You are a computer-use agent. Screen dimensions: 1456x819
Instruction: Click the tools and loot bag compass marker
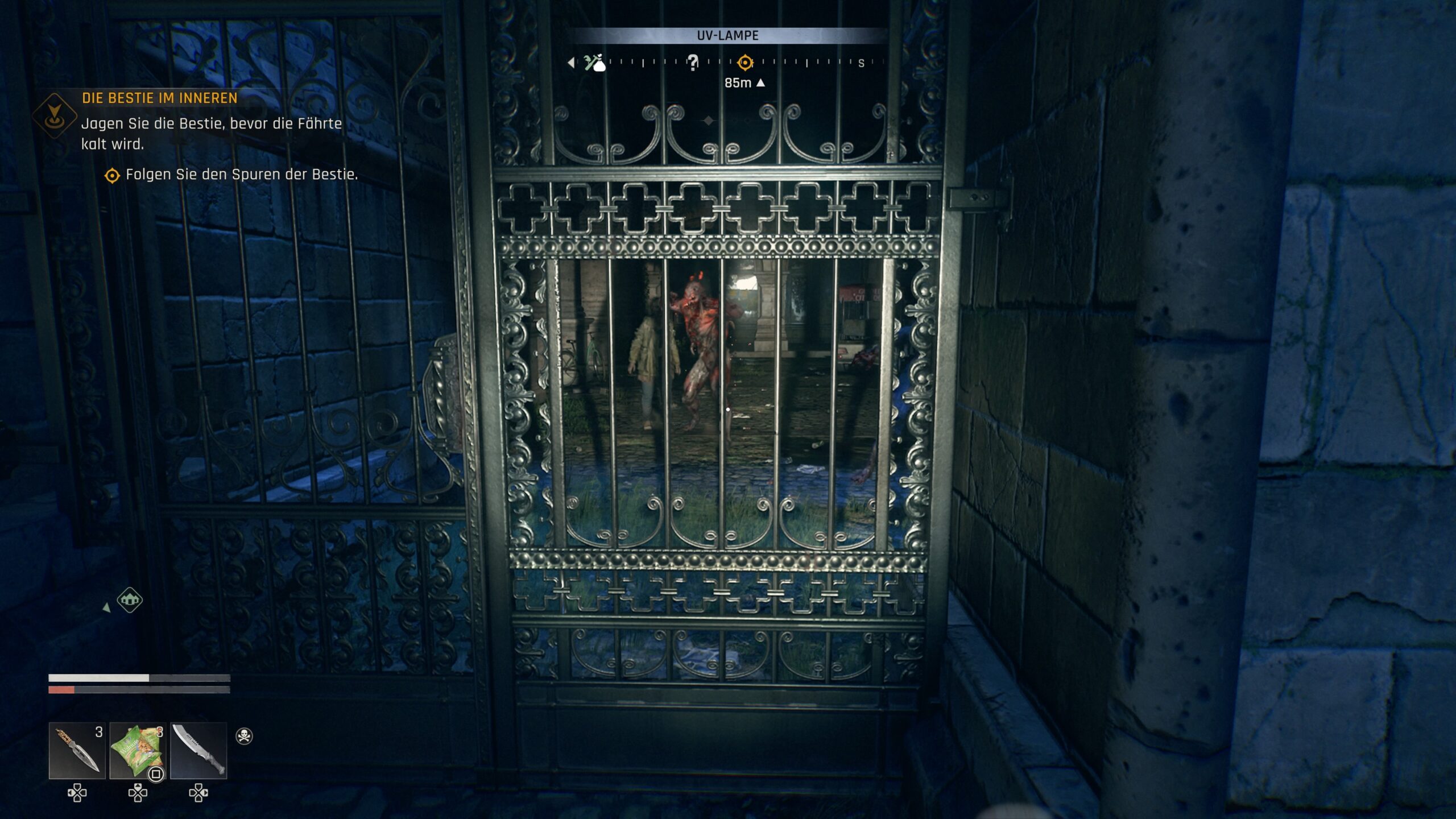(x=594, y=63)
